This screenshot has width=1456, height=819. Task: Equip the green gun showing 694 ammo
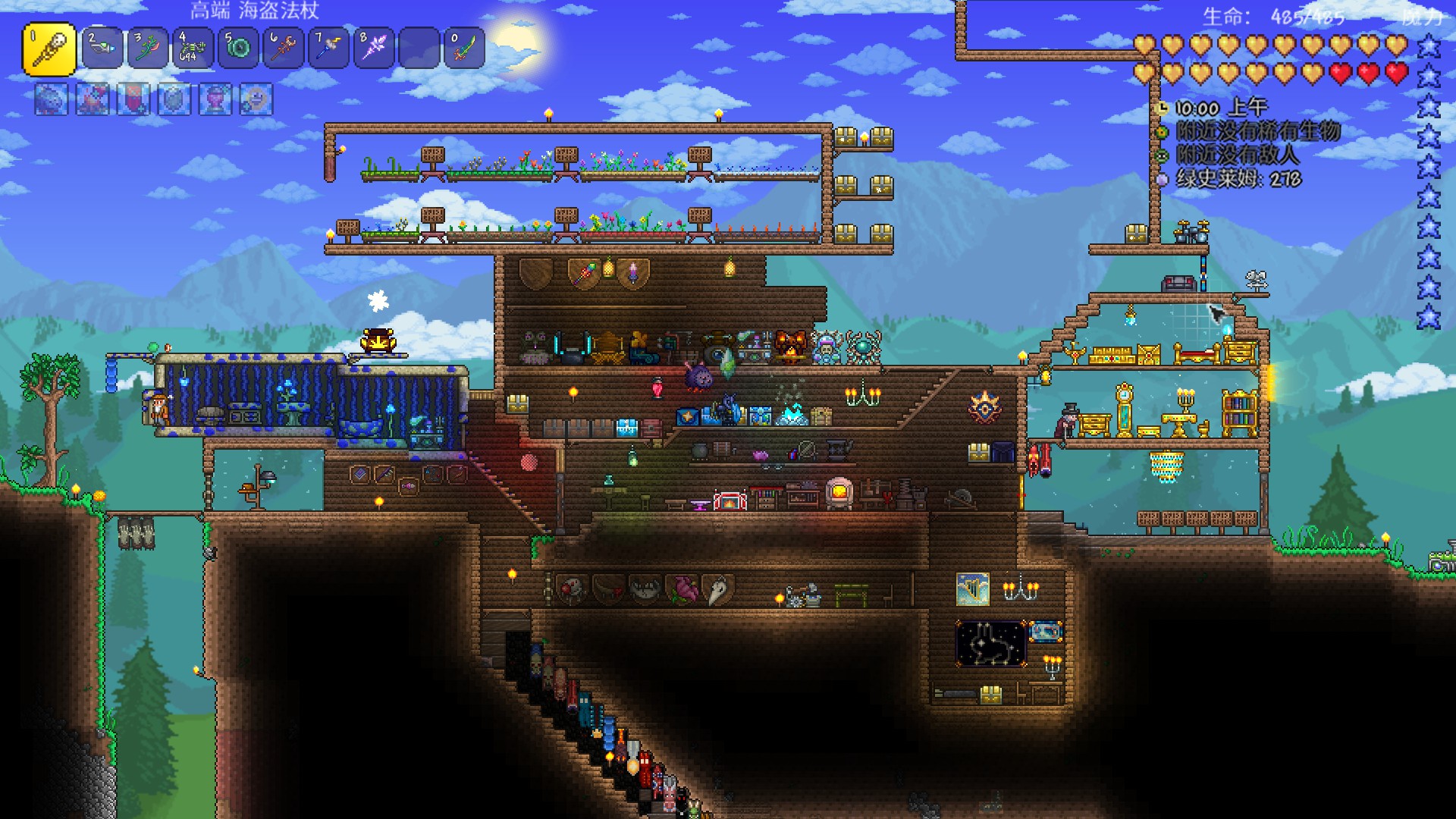(193, 49)
